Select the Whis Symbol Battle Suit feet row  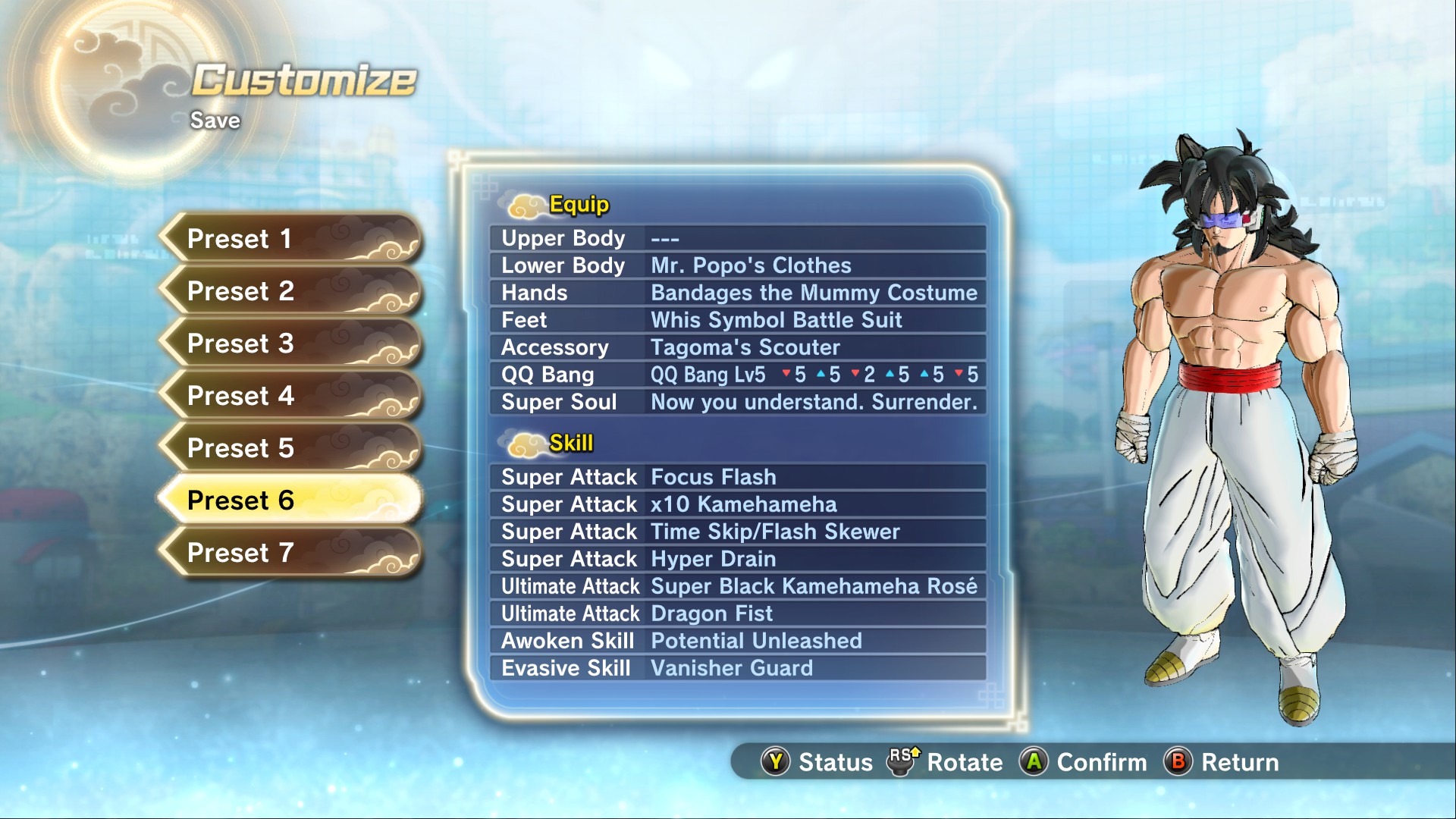coord(738,320)
